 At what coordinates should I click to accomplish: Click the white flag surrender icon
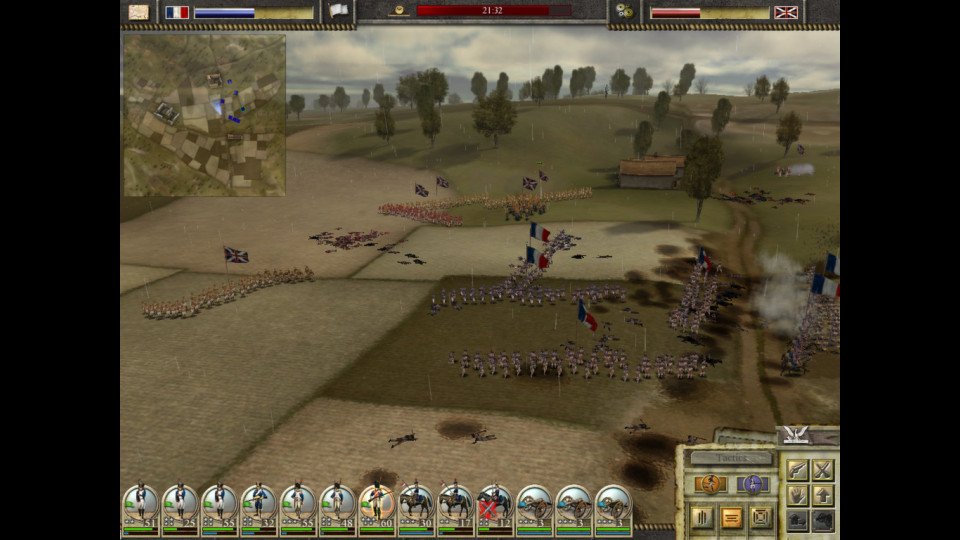(339, 12)
